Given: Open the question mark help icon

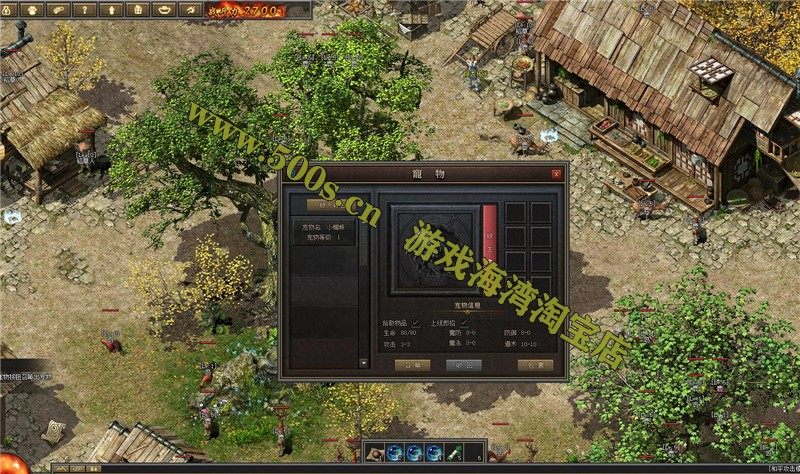Looking at the screenshot, I should tap(87, 9).
